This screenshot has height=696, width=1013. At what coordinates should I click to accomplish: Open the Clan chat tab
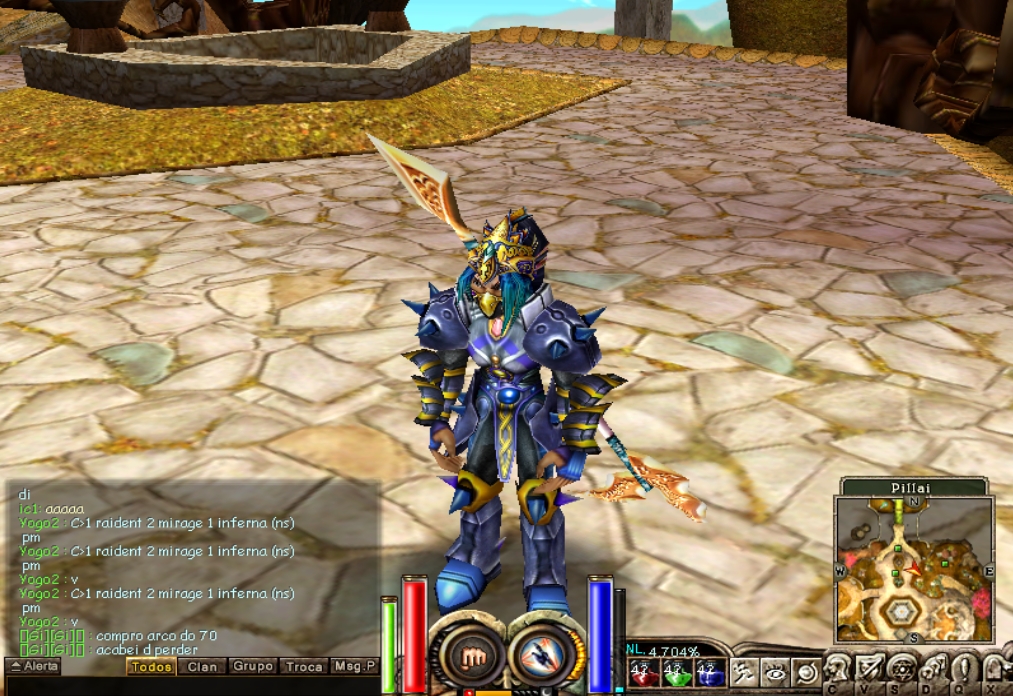click(x=203, y=666)
